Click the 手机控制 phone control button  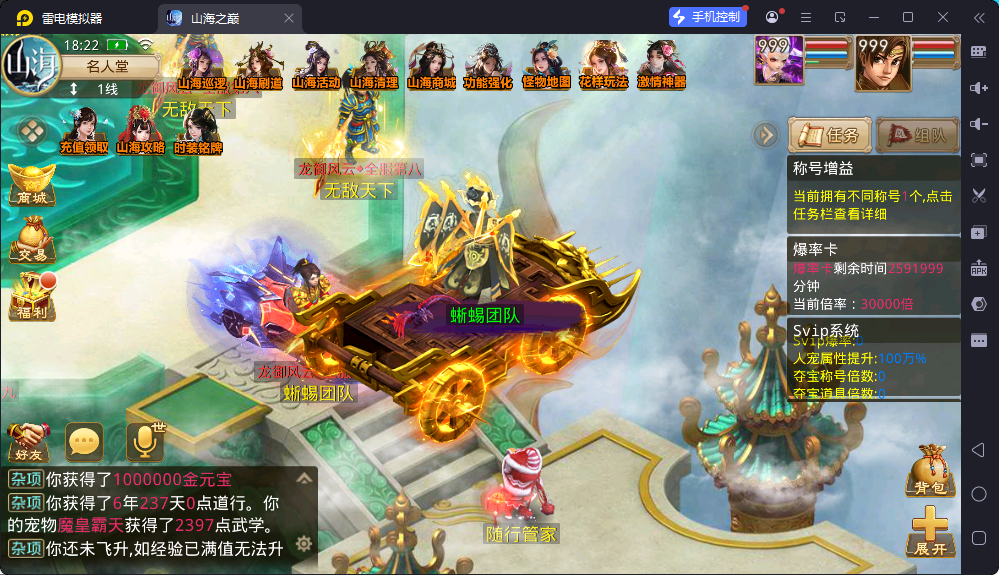tap(708, 17)
